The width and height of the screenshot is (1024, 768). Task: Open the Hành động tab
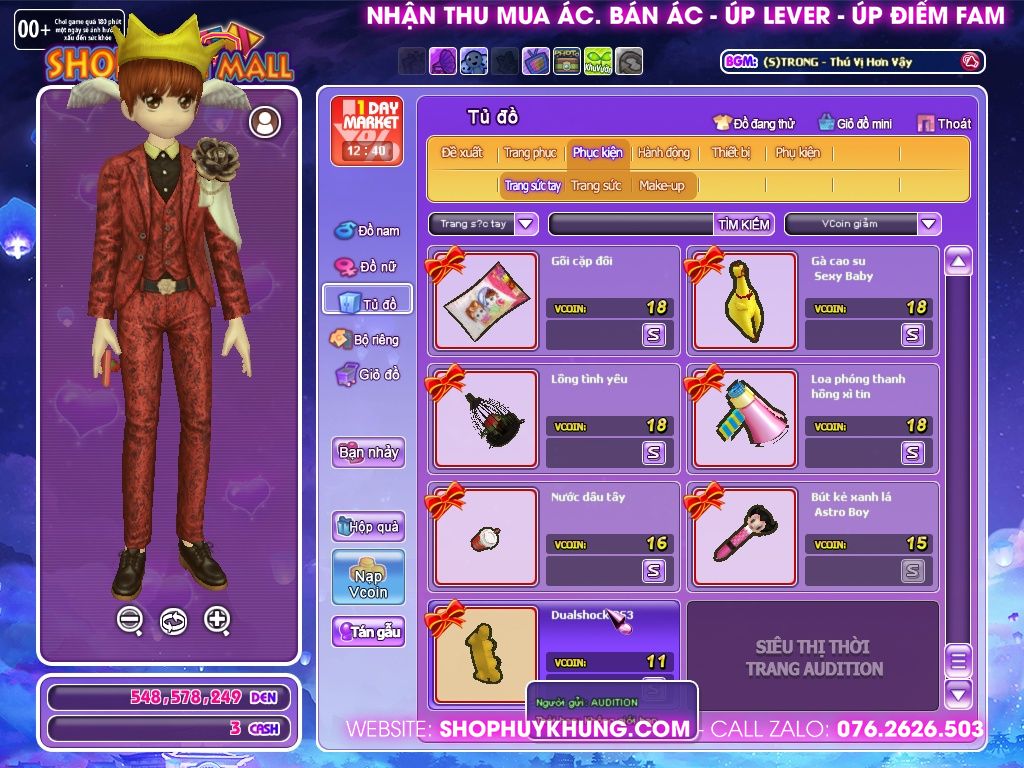(x=663, y=153)
